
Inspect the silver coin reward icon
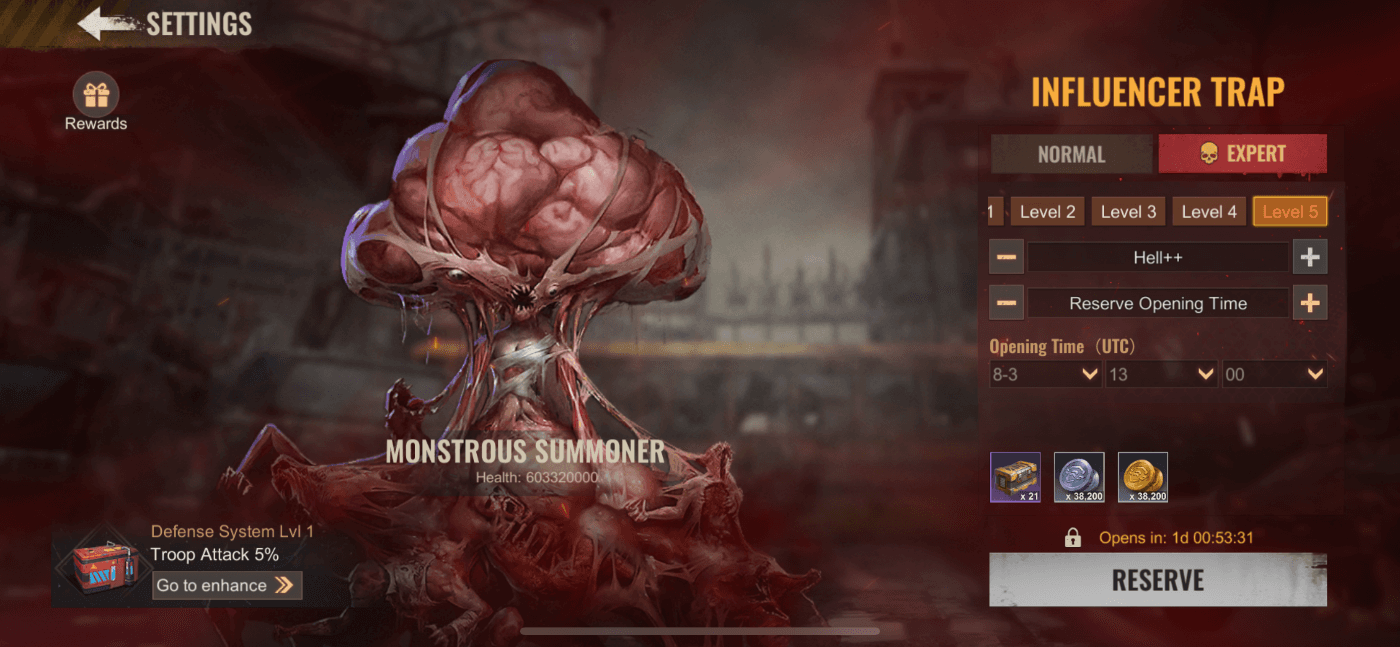[1079, 477]
